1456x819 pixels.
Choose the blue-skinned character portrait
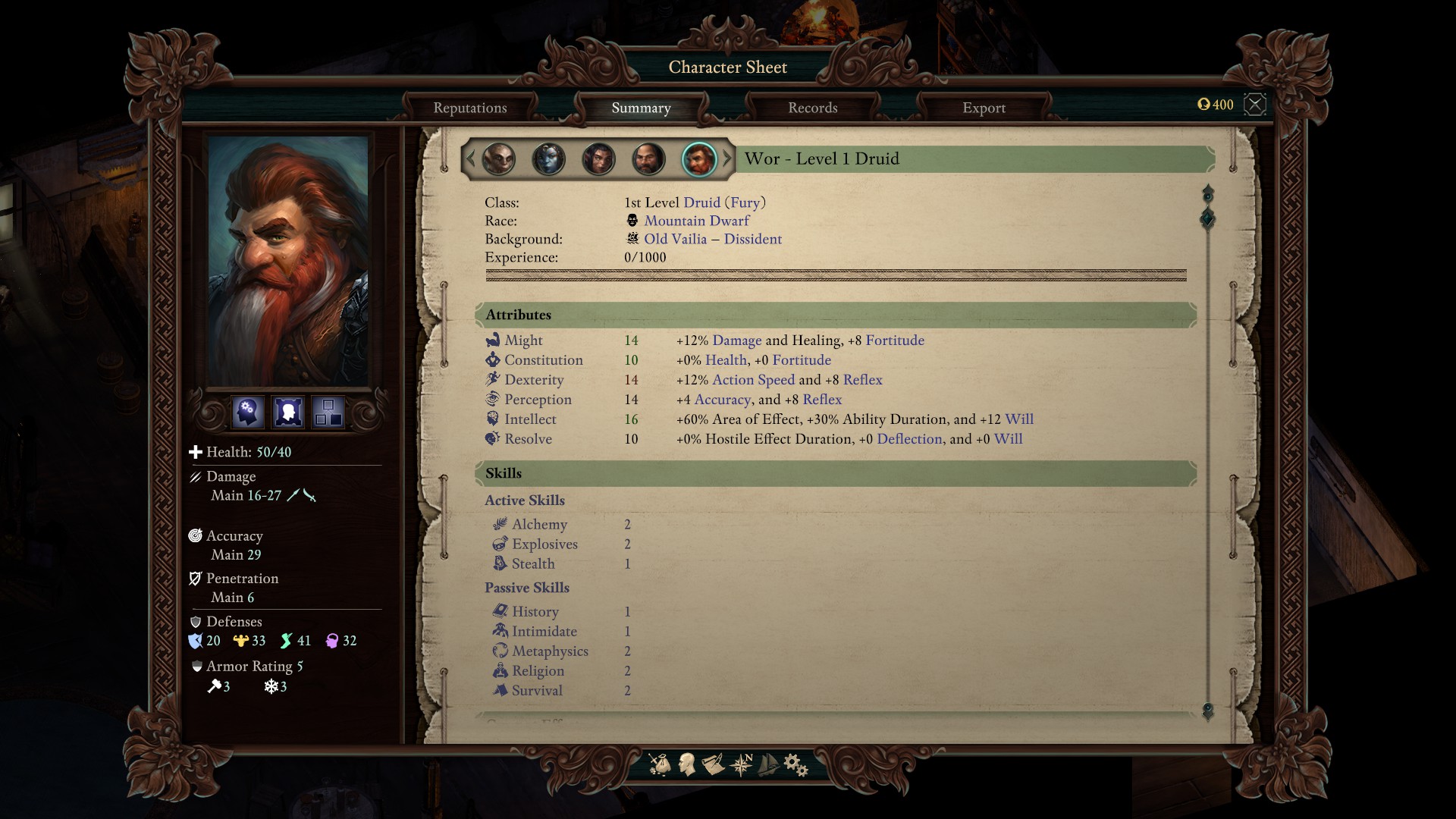tap(548, 159)
